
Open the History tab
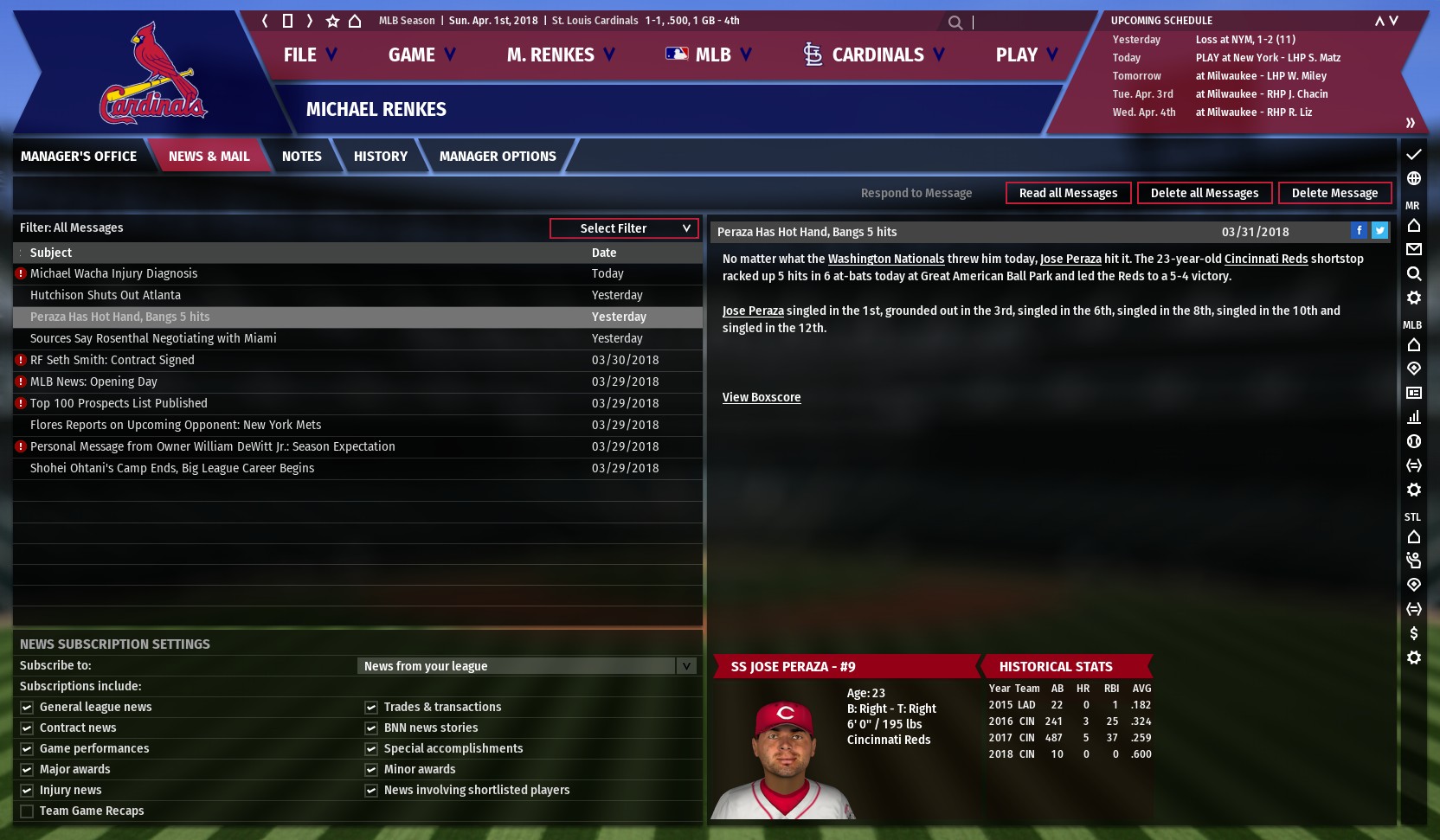point(380,157)
